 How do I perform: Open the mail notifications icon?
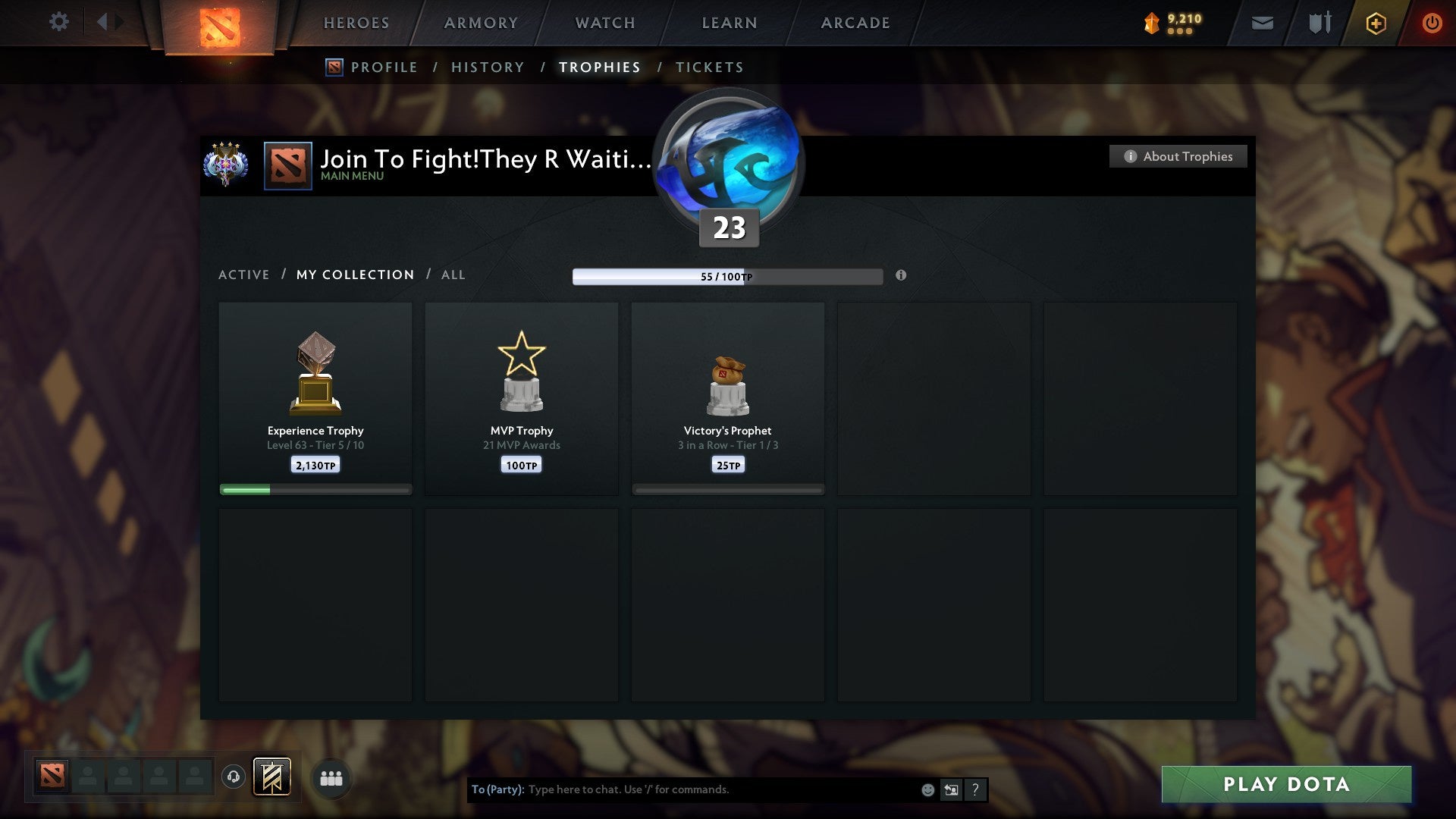(x=1261, y=23)
